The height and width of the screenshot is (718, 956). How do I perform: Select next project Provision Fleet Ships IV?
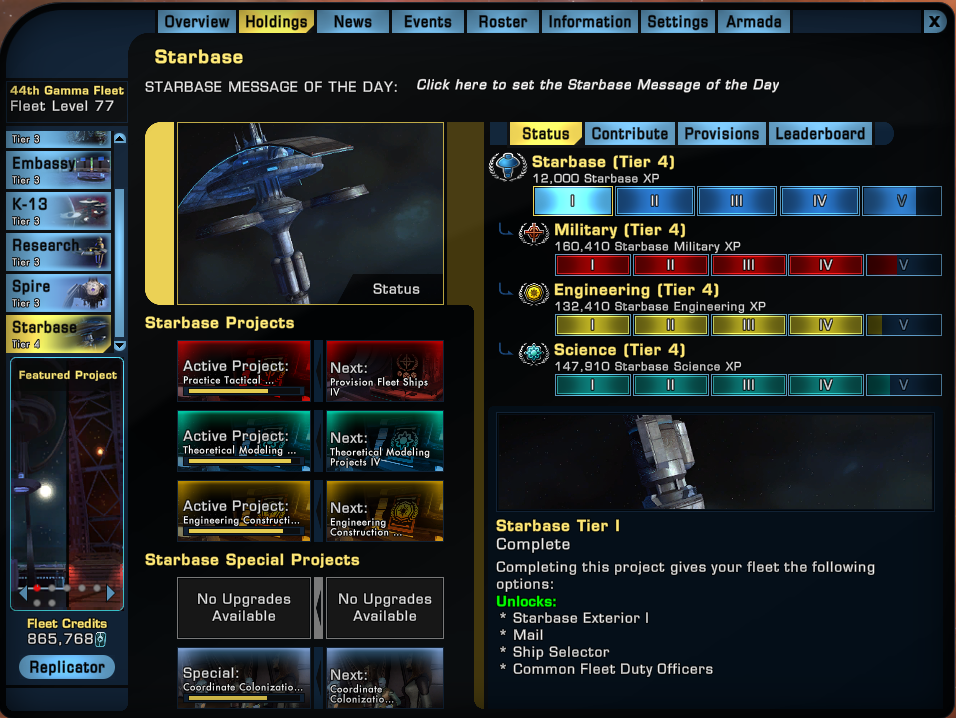385,372
